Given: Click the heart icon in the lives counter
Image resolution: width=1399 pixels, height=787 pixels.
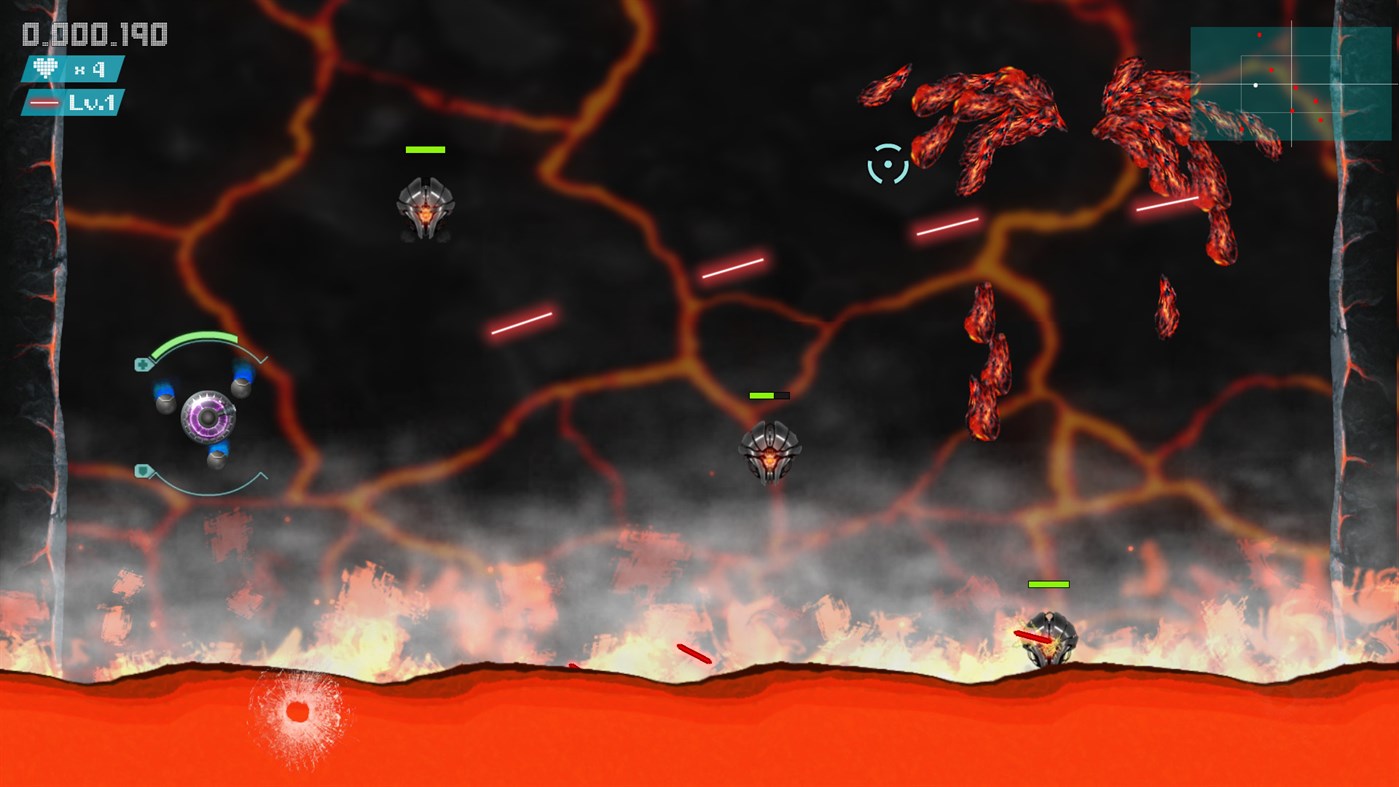Looking at the screenshot, I should [x=44, y=68].
